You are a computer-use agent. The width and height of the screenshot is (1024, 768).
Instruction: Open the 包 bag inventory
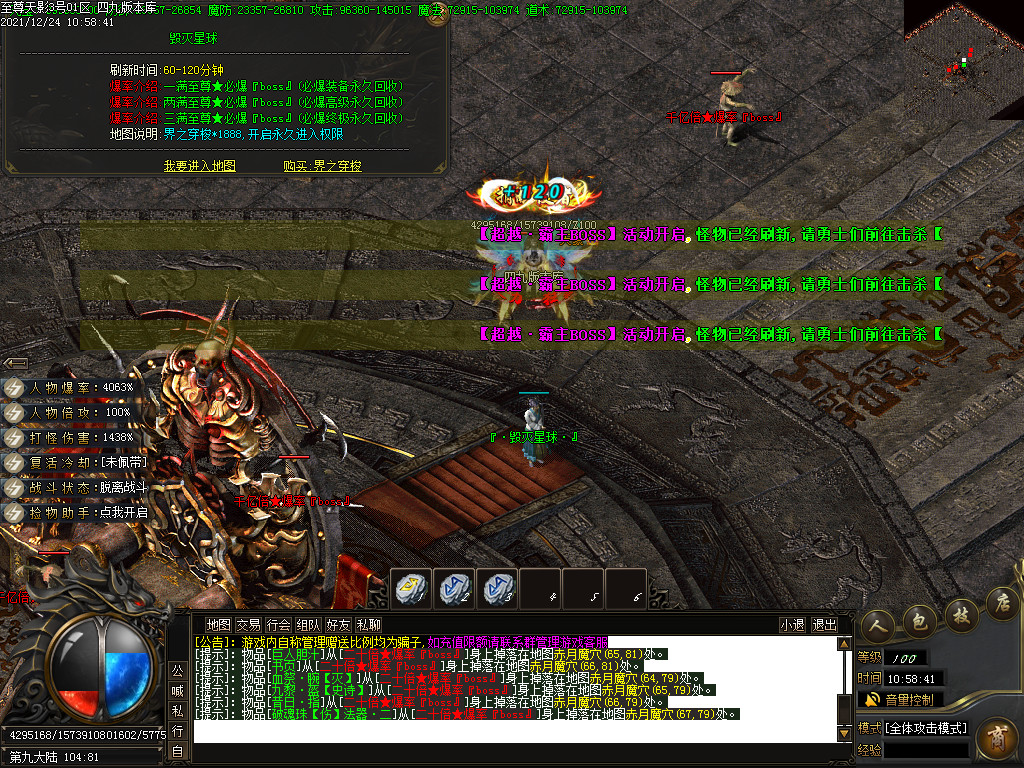click(x=919, y=618)
